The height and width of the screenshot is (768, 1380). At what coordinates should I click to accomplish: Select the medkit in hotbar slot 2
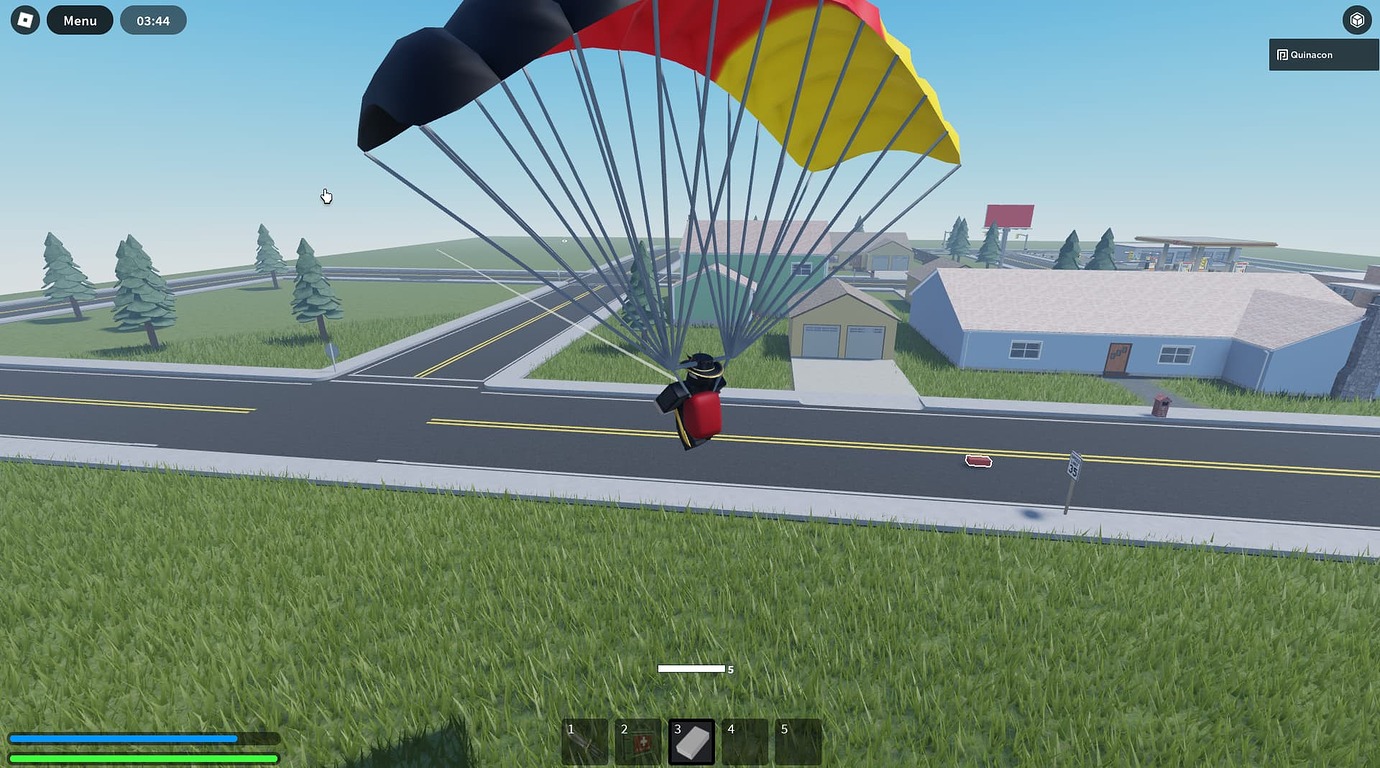point(639,741)
